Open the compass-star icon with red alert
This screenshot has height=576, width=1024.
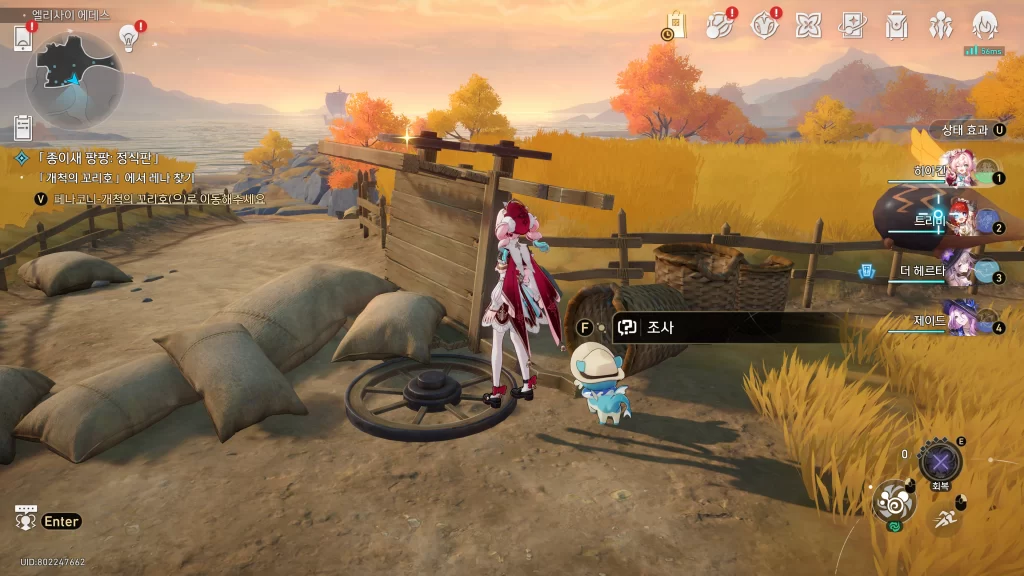[765, 25]
